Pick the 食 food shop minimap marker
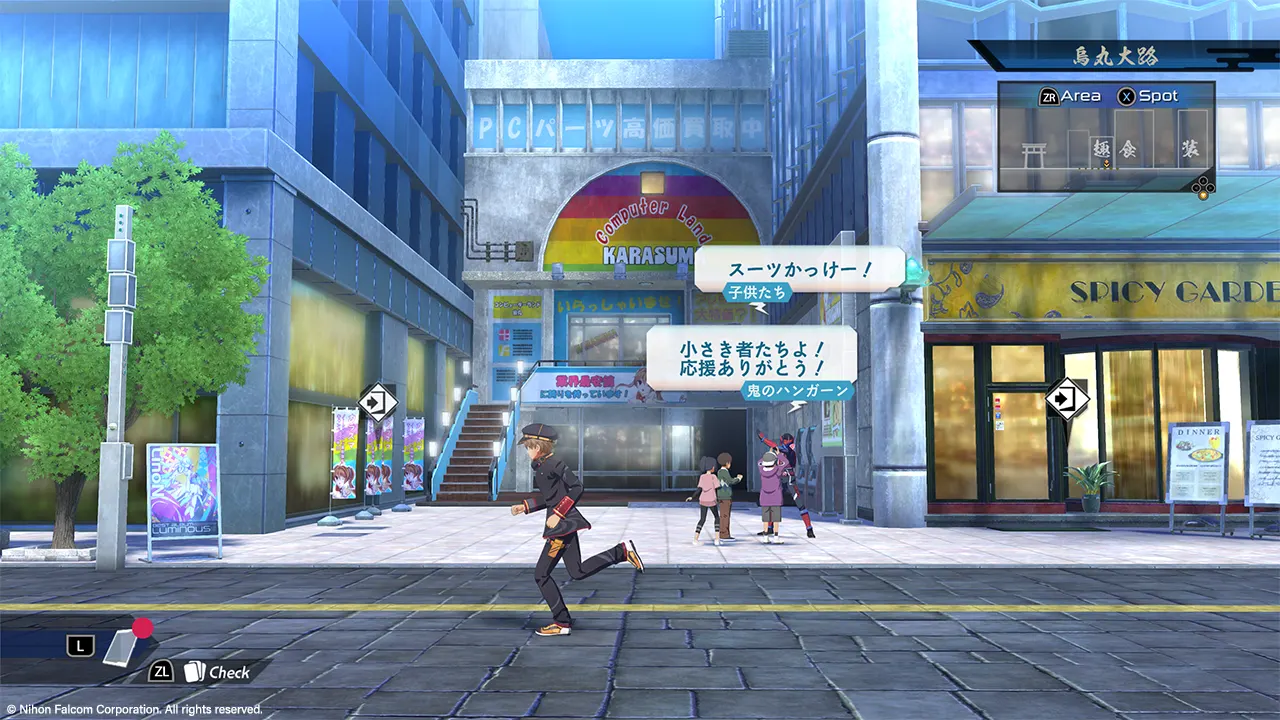Viewport: 1280px width, 720px height. tap(1129, 149)
